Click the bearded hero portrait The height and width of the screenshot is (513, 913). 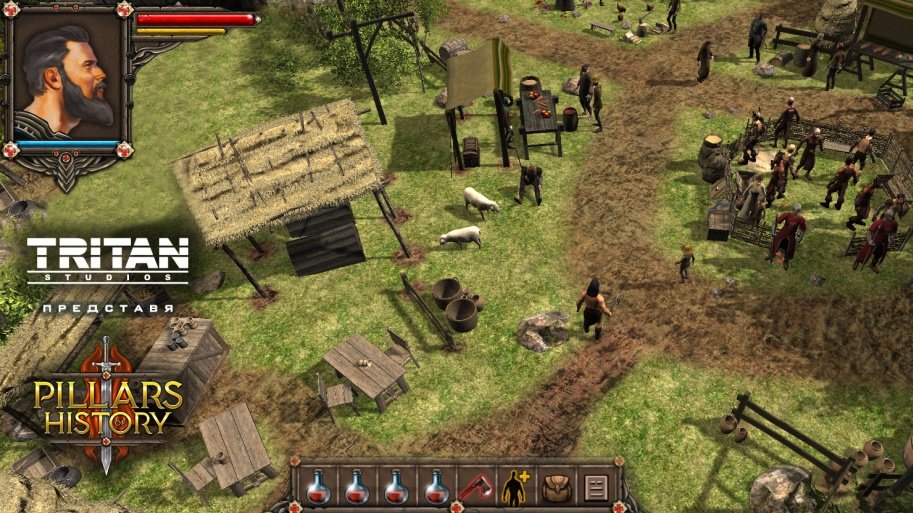click(68, 76)
